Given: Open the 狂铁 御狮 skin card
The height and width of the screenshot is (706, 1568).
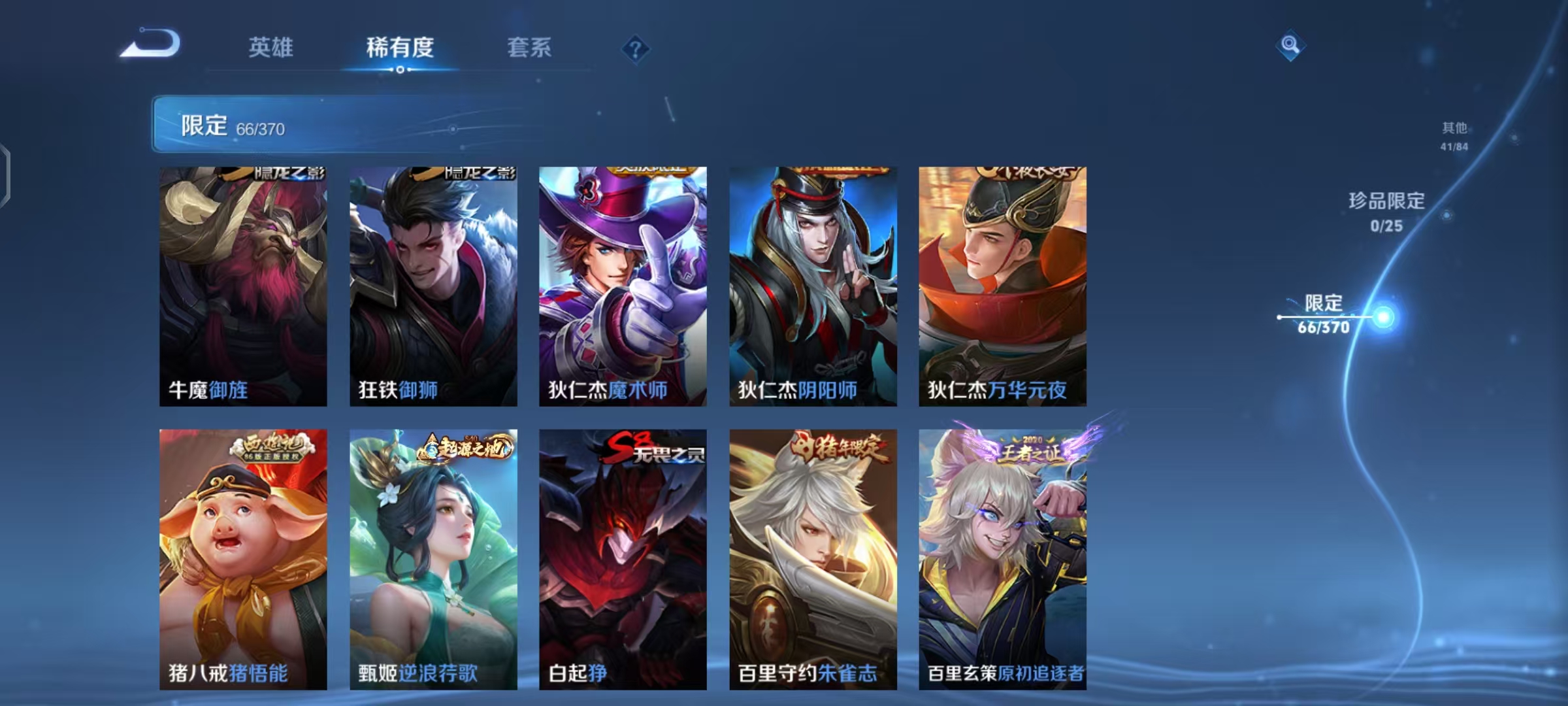Looking at the screenshot, I should tap(434, 284).
